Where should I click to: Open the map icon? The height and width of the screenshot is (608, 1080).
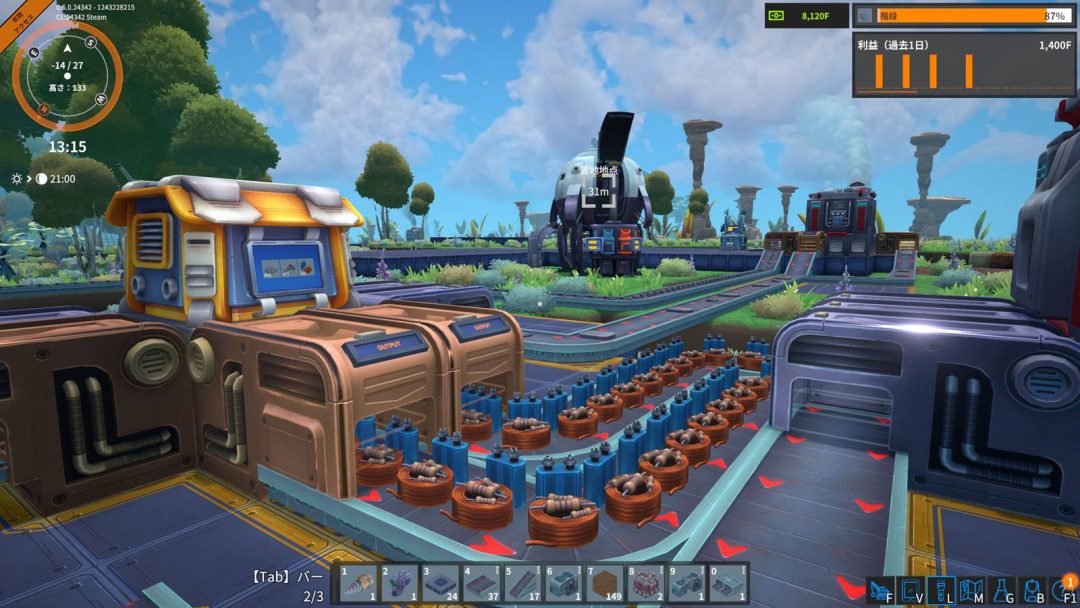pos(972,590)
